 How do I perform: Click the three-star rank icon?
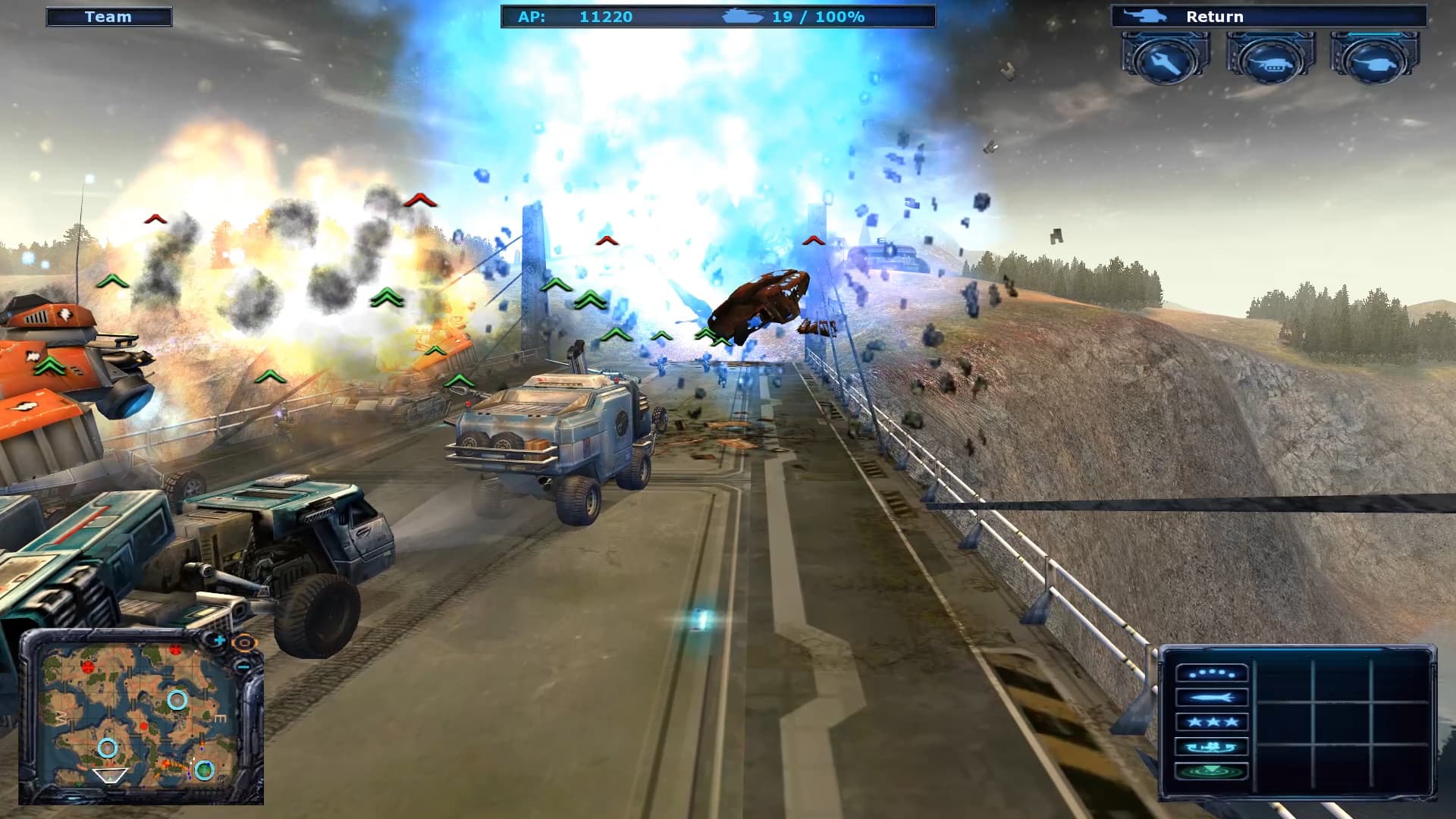1211,723
